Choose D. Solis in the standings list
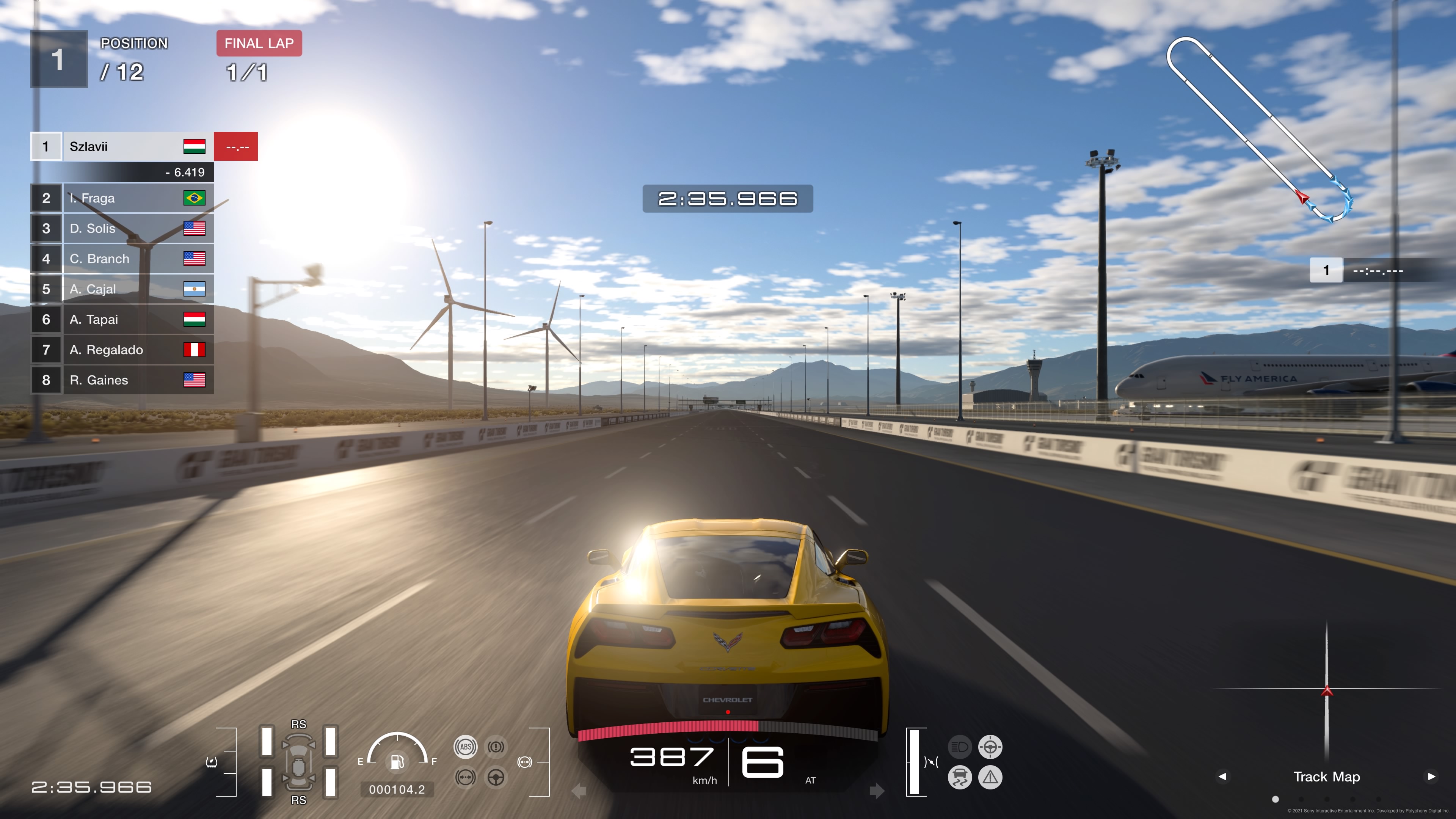This screenshot has height=819, width=1456. click(x=121, y=228)
